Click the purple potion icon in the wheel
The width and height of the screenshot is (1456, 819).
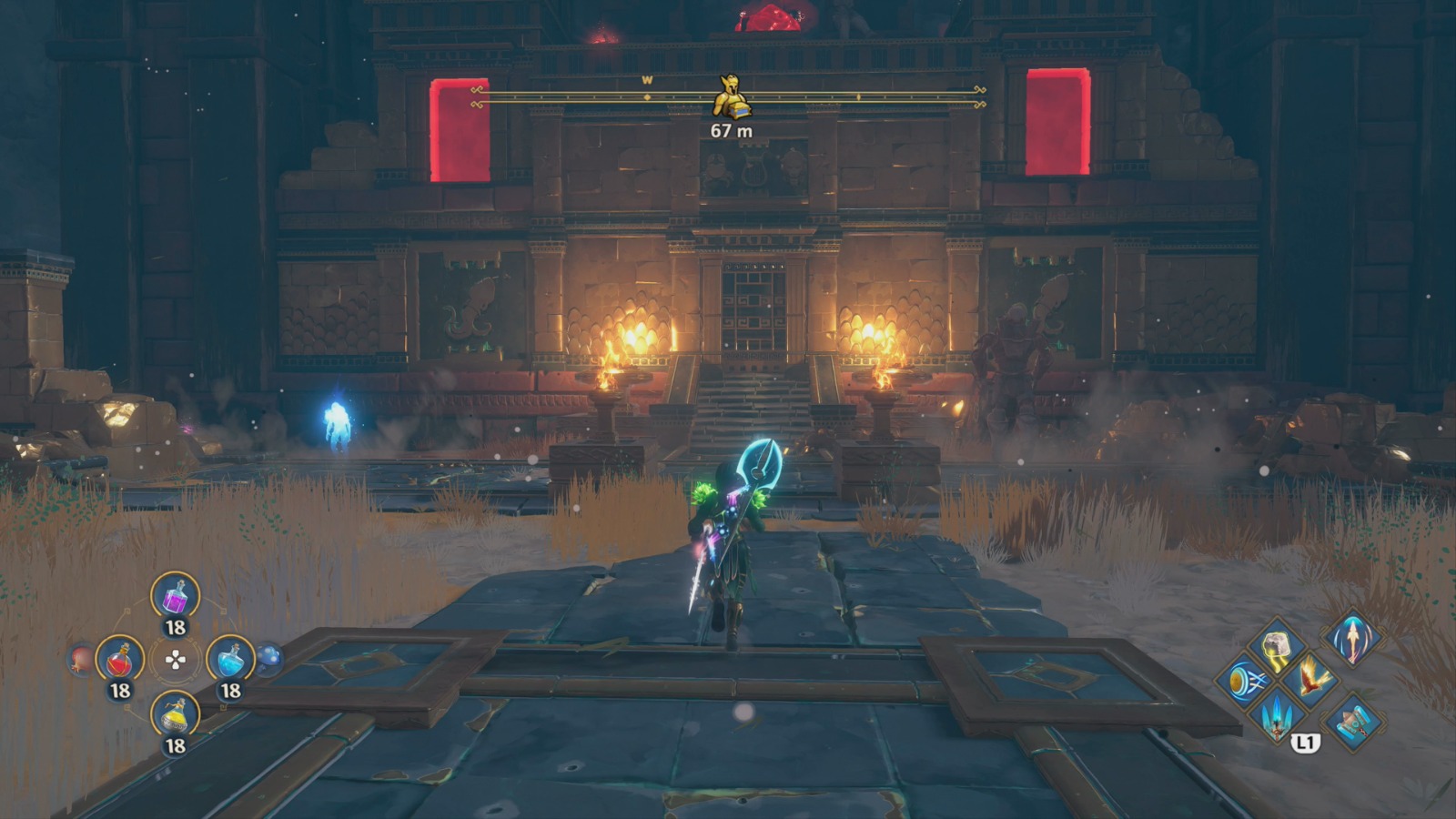(176, 594)
